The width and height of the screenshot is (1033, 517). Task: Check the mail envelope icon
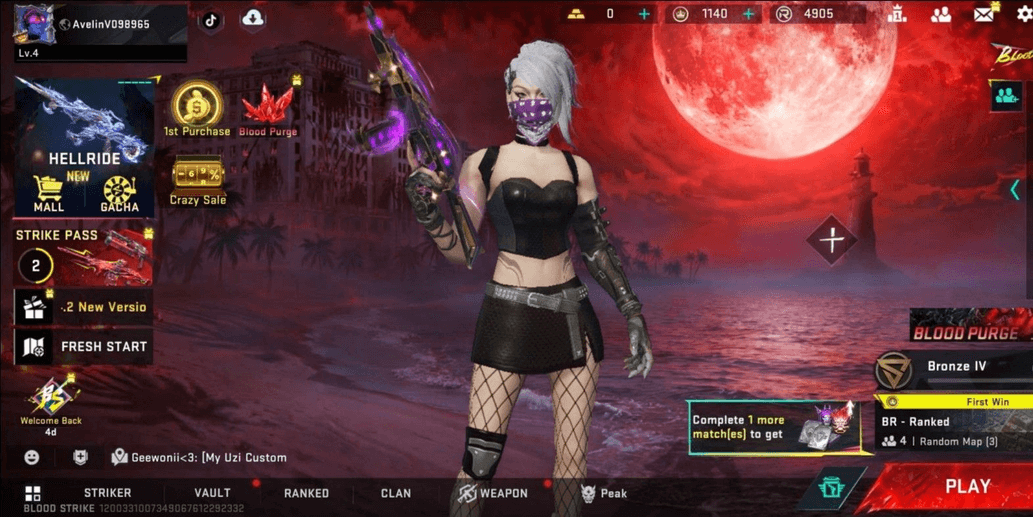tap(984, 15)
